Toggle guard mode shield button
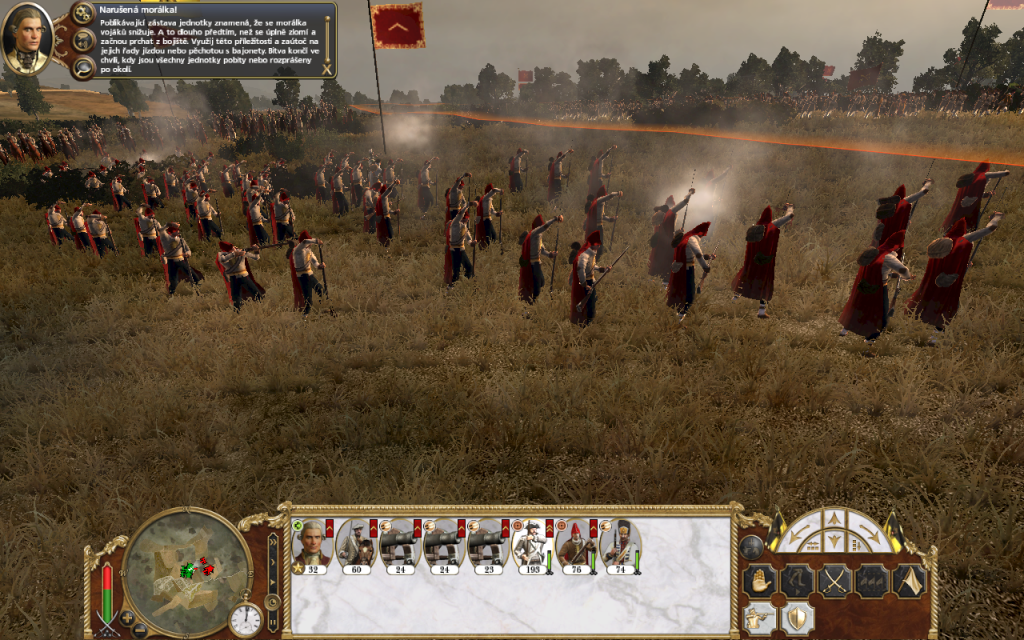The width and height of the screenshot is (1024, 640). [x=797, y=618]
